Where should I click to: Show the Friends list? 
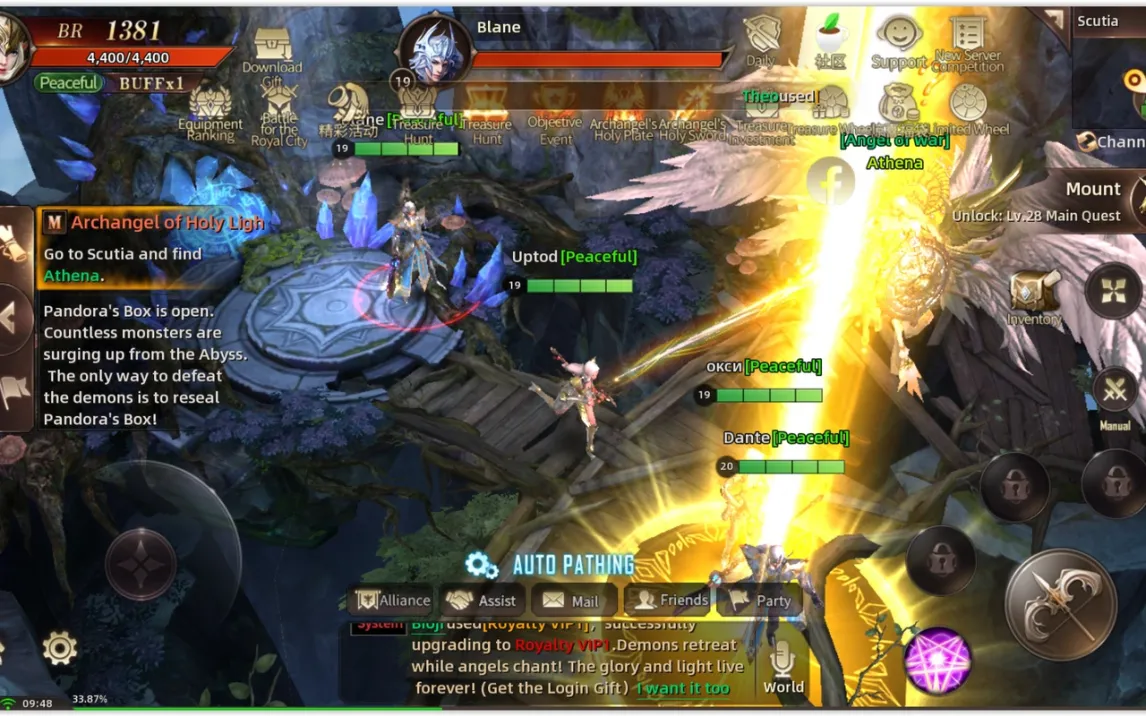coord(672,600)
